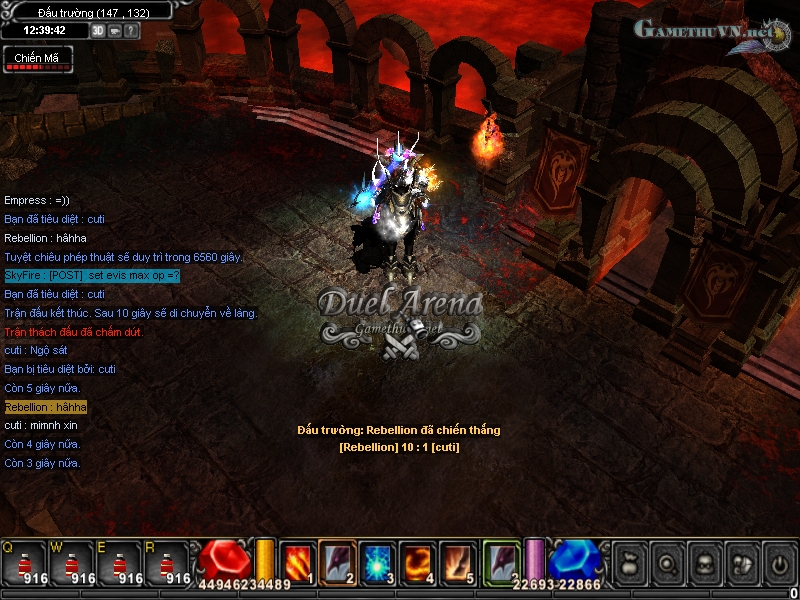Click the camera icon button beside 3D
This screenshot has width=800, height=600.
[x=114, y=30]
